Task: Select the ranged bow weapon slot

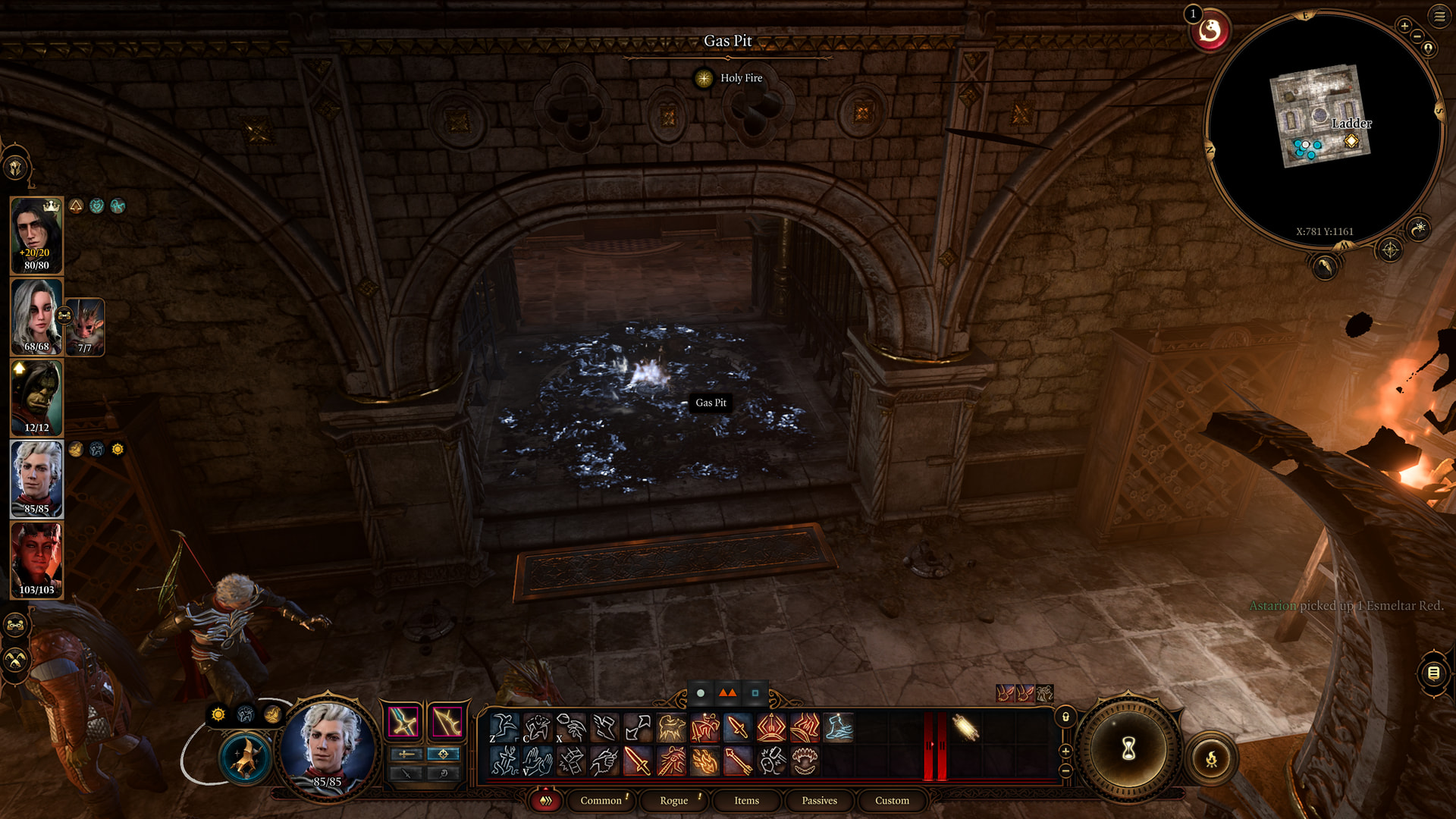Action: click(447, 721)
